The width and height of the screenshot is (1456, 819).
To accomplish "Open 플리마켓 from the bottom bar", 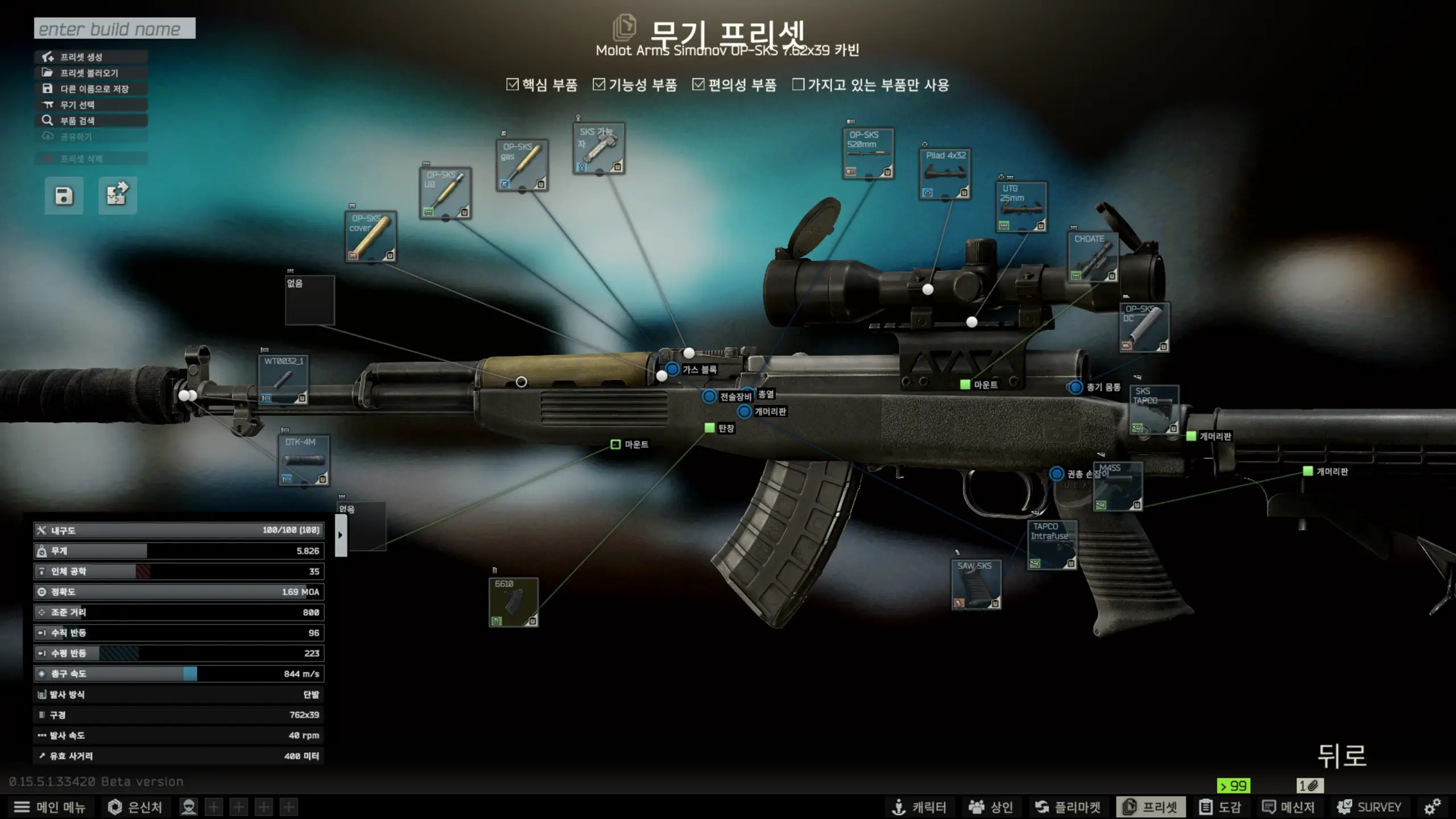I will coord(1067,807).
